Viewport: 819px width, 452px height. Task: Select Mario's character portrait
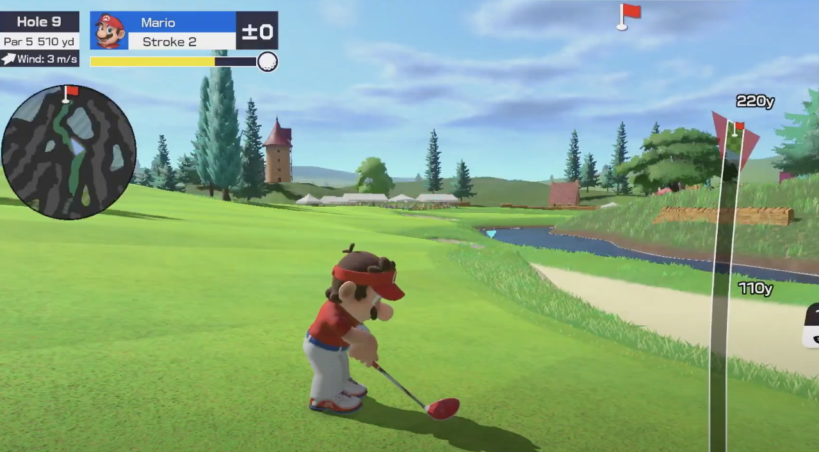coord(109,31)
